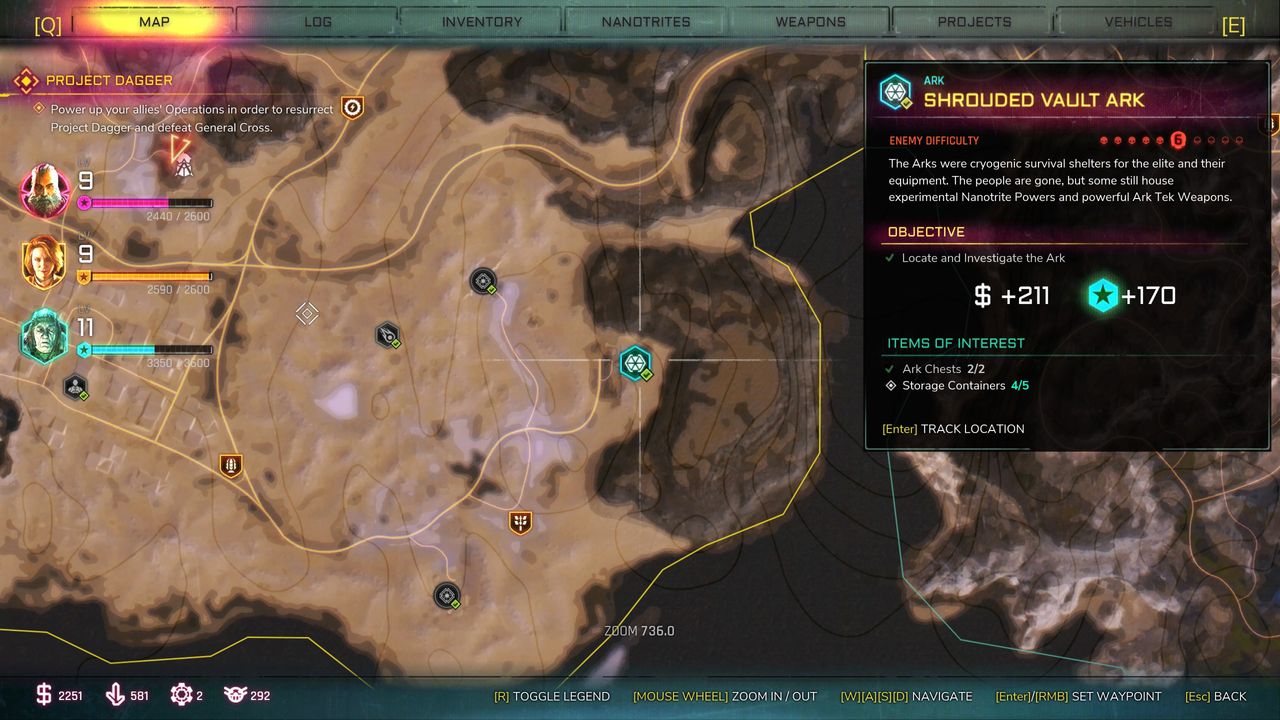
Task: Select the diamond waypoint marker on map
Action: [x=307, y=314]
